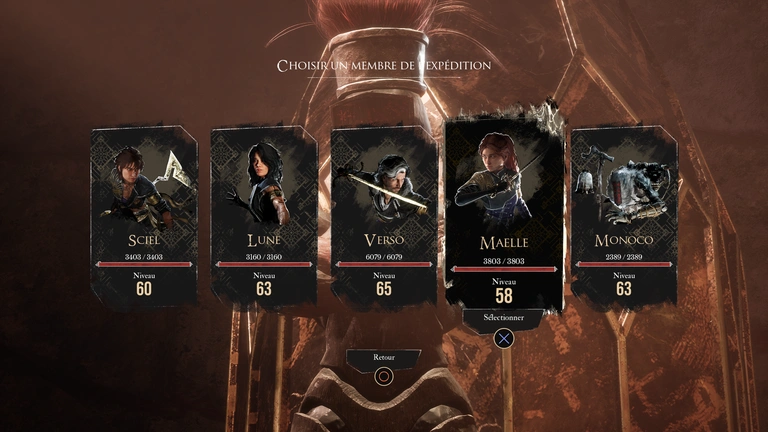Select the Sciel character card
Screen dimensions: 768x432
point(143,214)
